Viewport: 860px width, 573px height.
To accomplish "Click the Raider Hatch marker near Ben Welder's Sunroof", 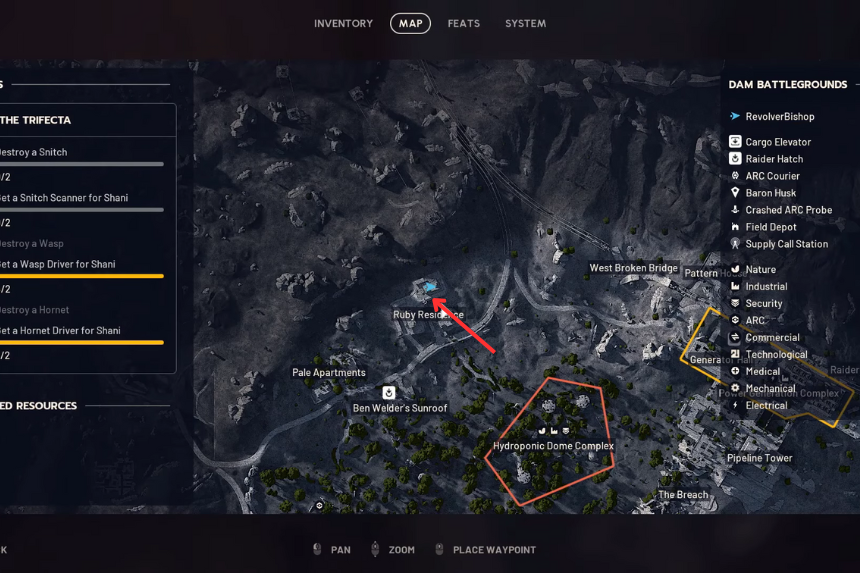I will point(389,393).
